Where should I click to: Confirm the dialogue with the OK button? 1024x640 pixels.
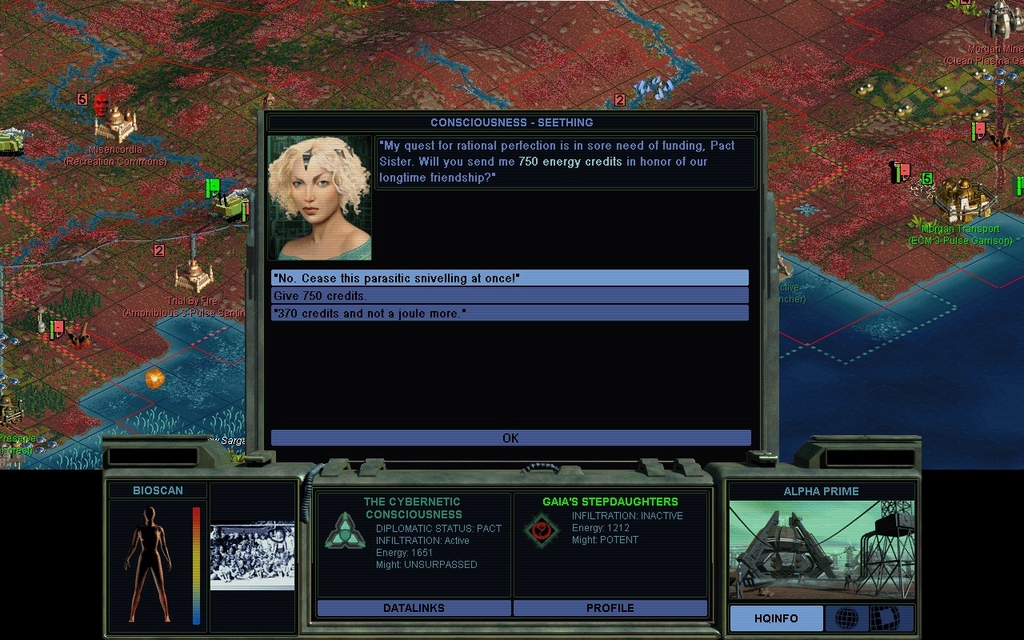click(x=510, y=438)
